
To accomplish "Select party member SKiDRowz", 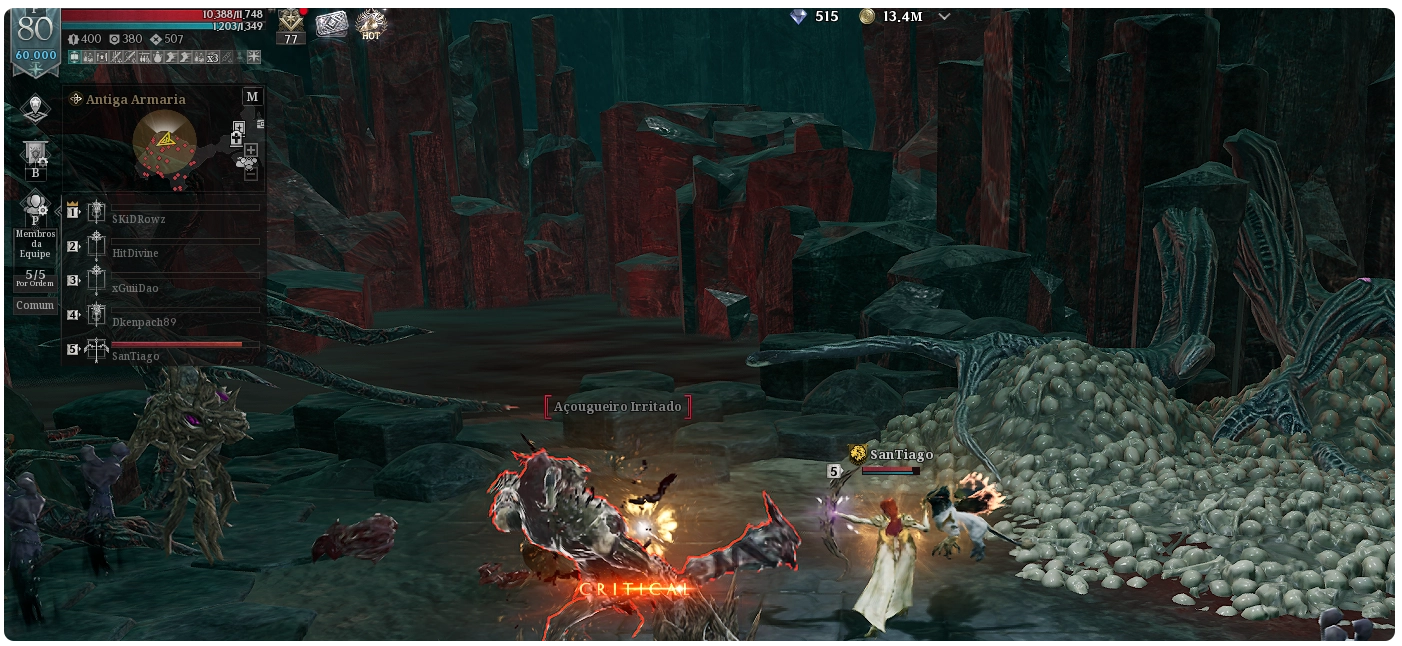I will 139,218.
